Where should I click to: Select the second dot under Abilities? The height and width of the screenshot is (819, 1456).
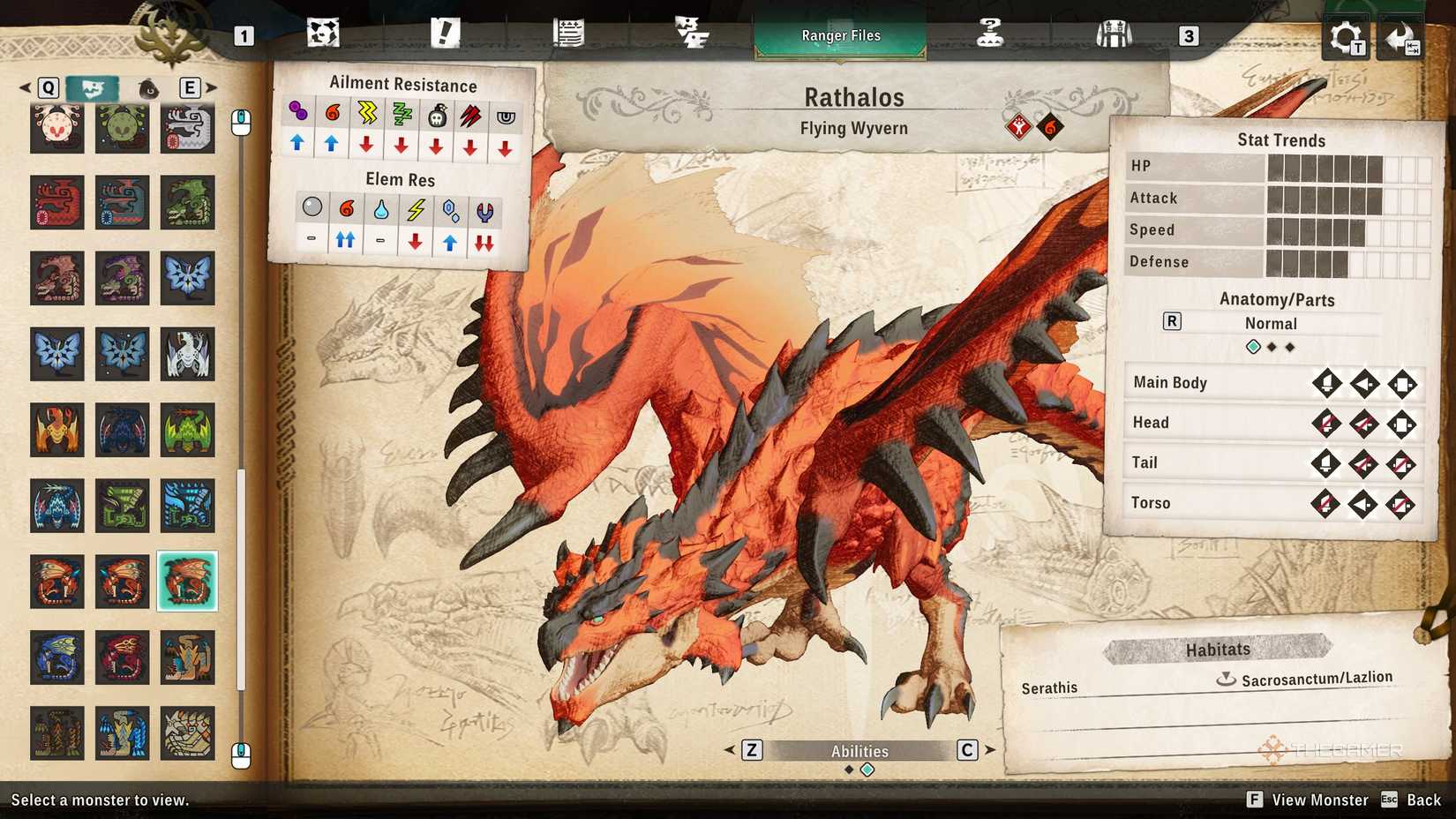pos(867,769)
